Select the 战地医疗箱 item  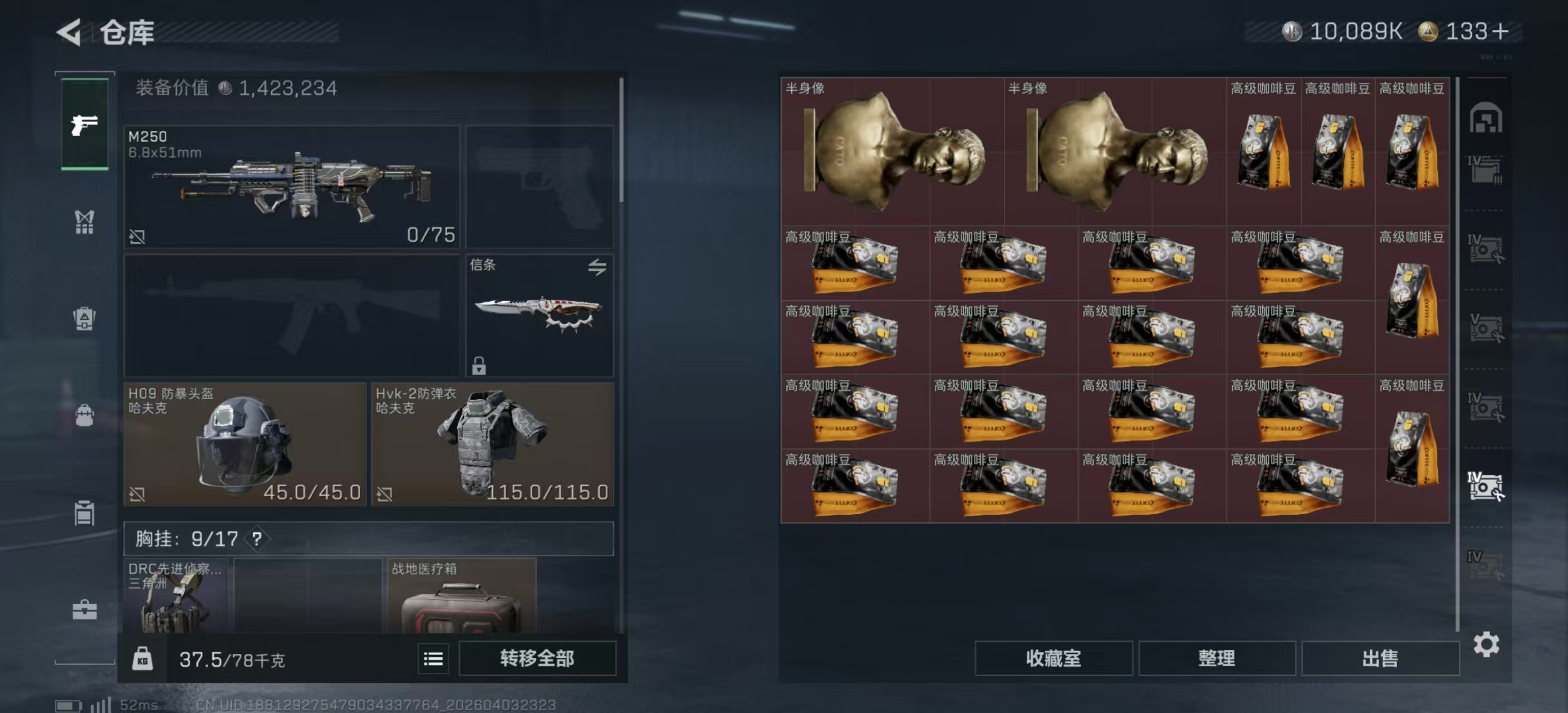[x=462, y=597]
